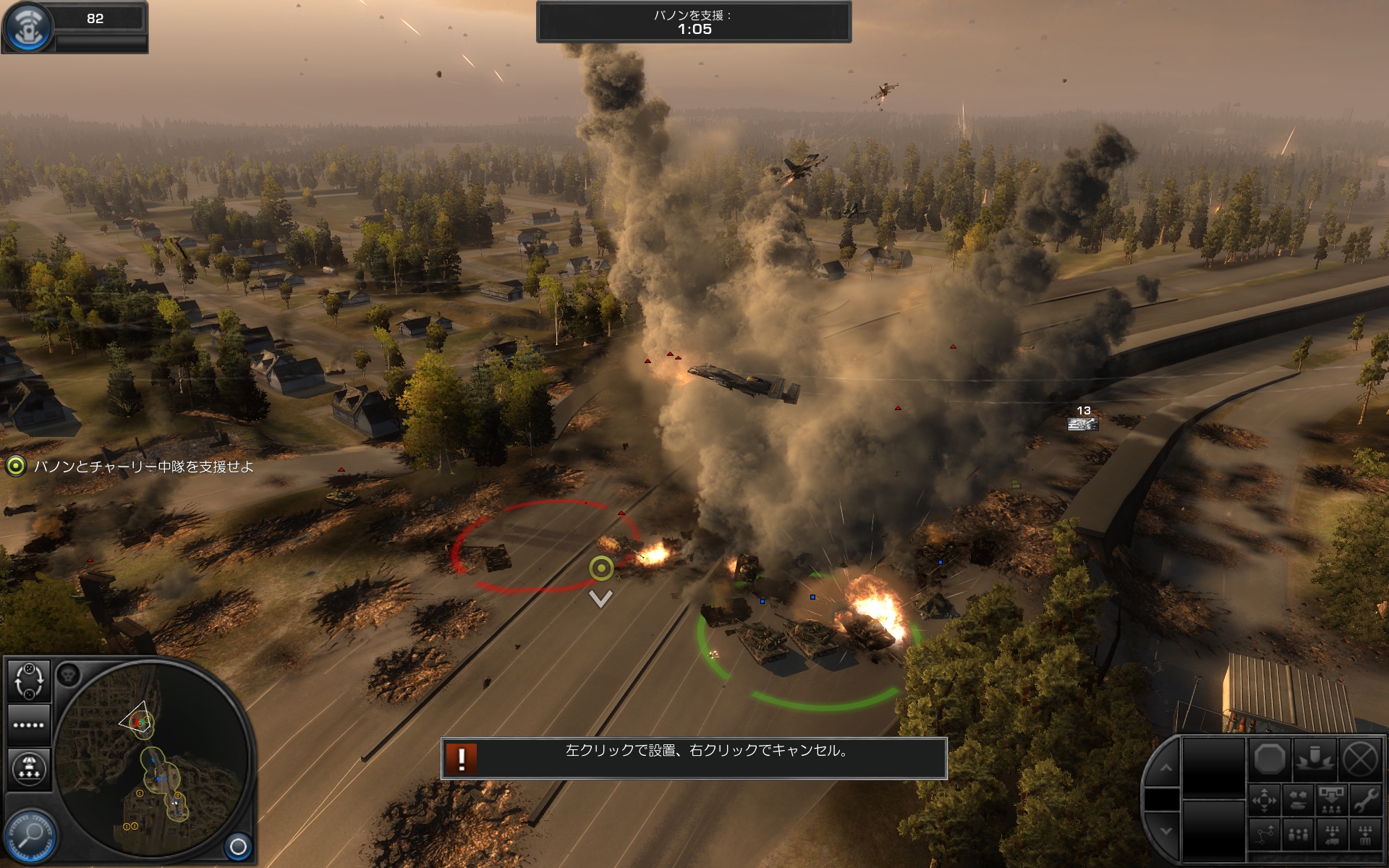The width and height of the screenshot is (1389, 868).
Task: Select the support objective tracker marker
Action: point(15,467)
